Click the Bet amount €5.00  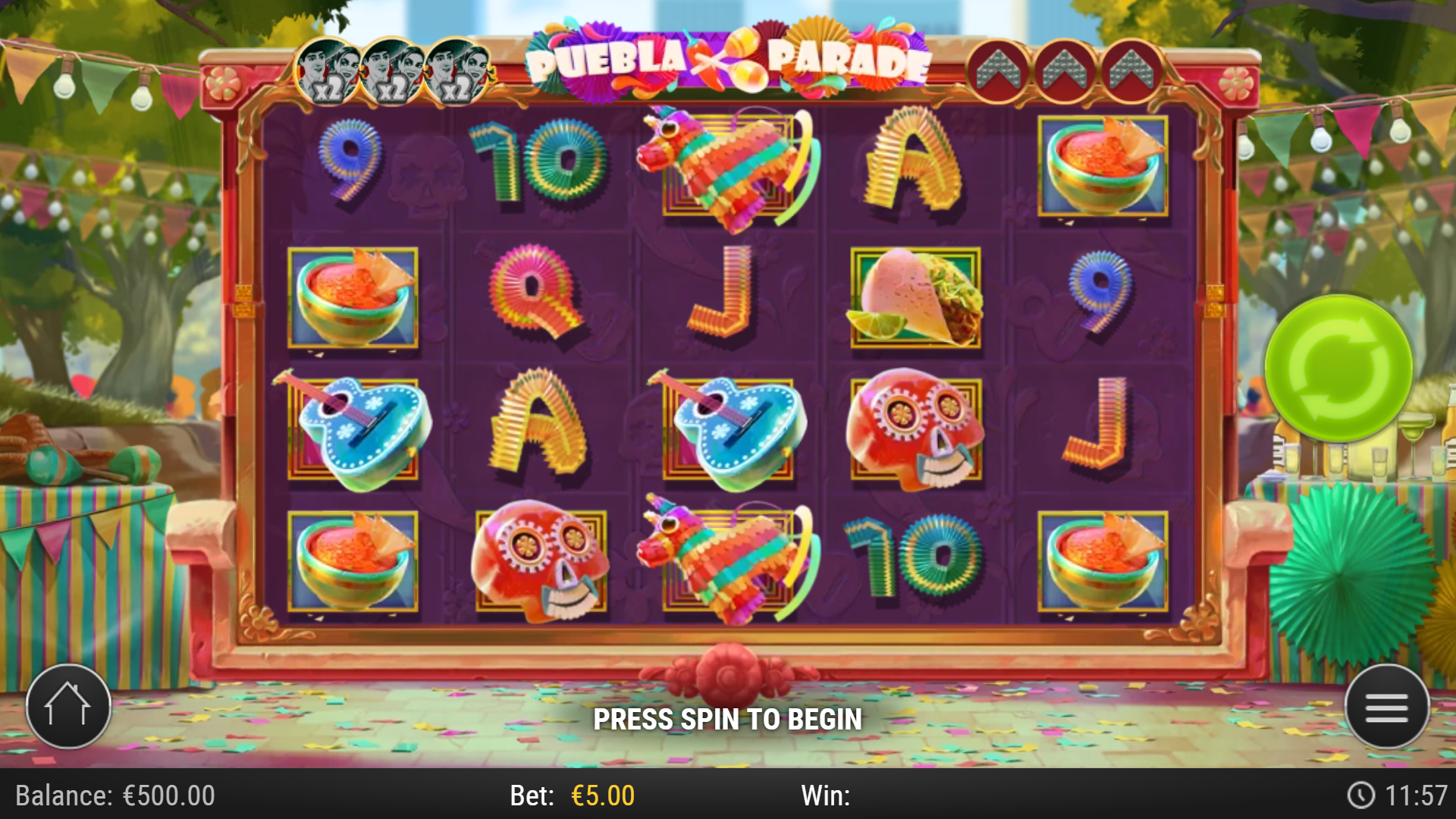tap(603, 795)
